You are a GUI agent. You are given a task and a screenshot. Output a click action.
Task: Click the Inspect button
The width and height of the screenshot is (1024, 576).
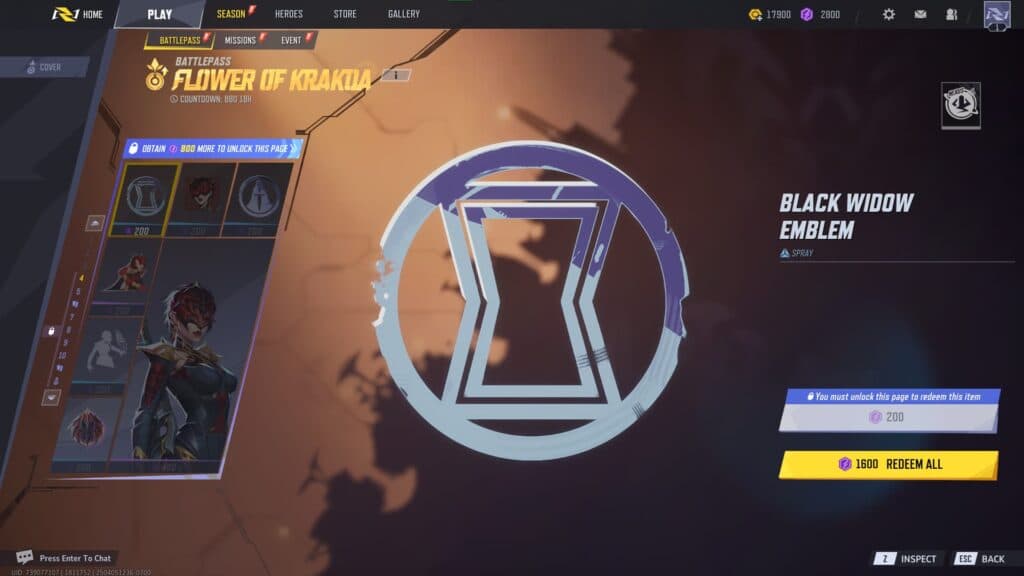click(907, 559)
